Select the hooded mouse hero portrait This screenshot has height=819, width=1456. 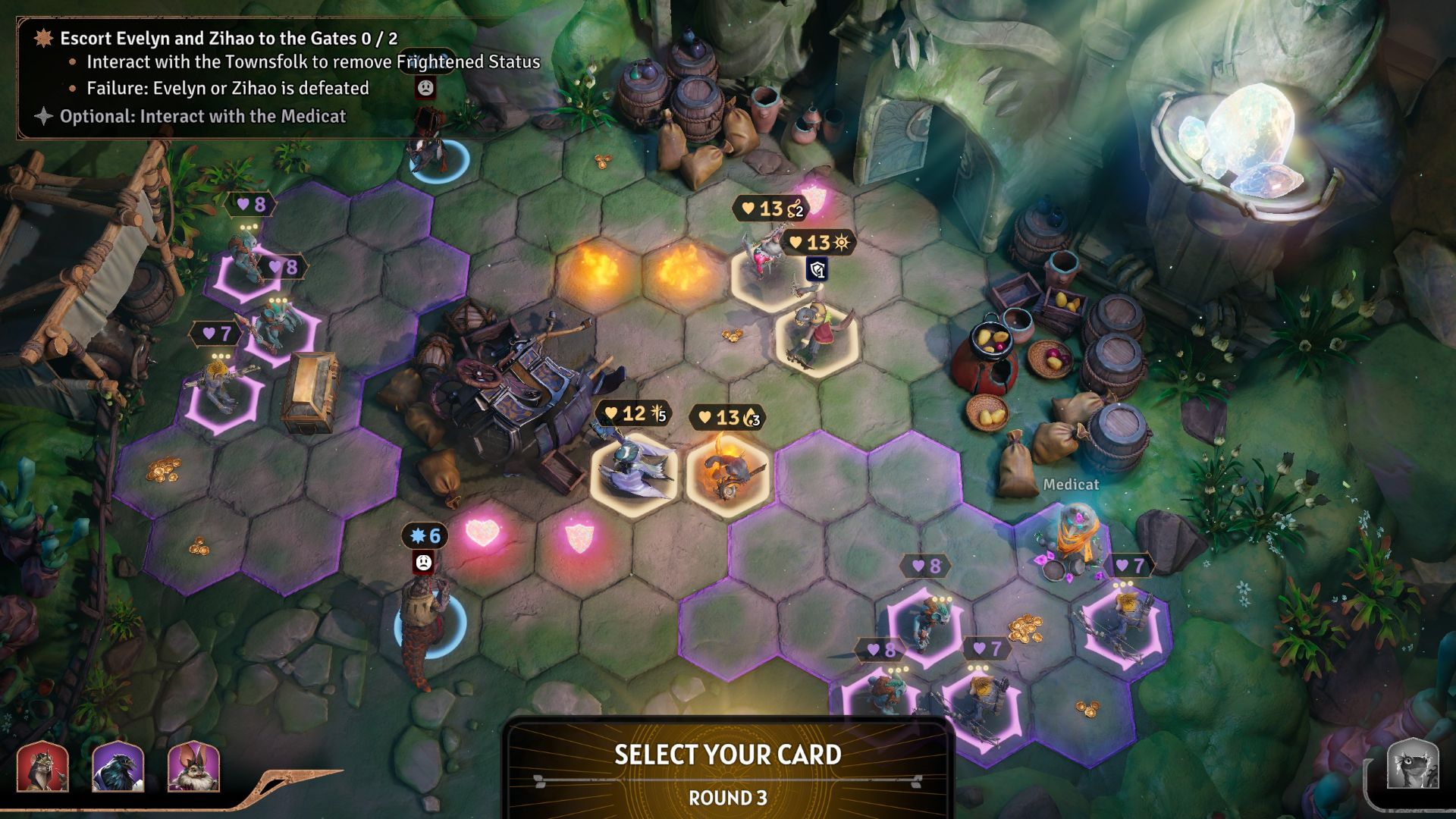coord(42,767)
